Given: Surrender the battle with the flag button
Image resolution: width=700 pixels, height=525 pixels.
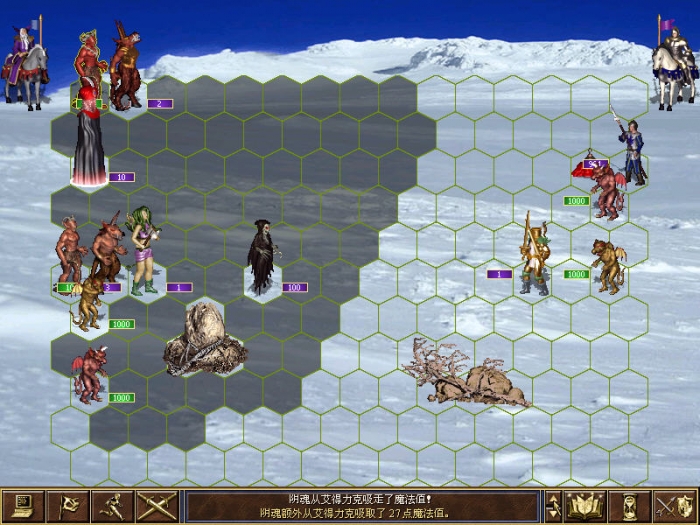Looking at the screenshot, I should (68, 505).
